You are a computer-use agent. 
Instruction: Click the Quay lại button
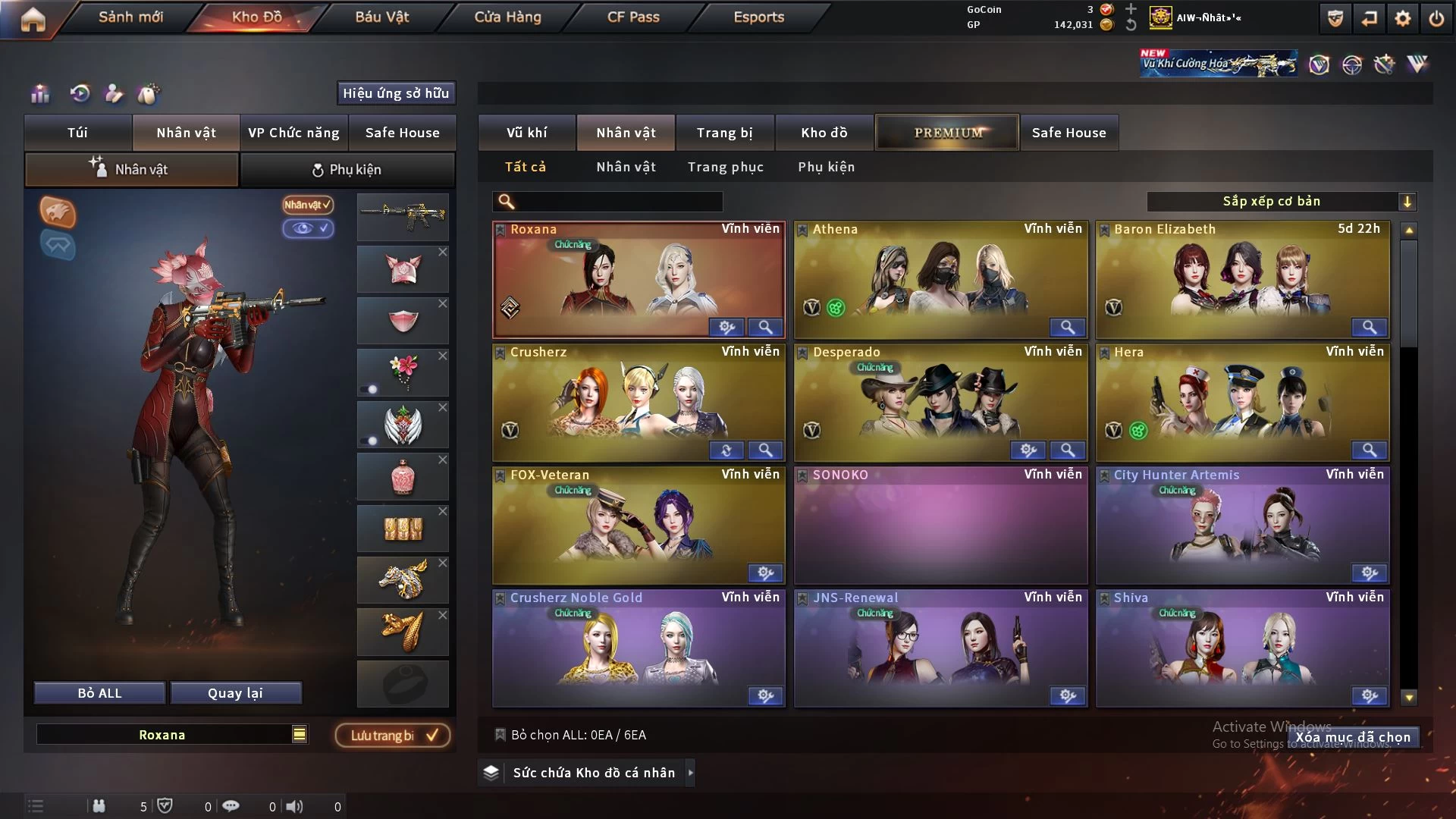coord(235,693)
